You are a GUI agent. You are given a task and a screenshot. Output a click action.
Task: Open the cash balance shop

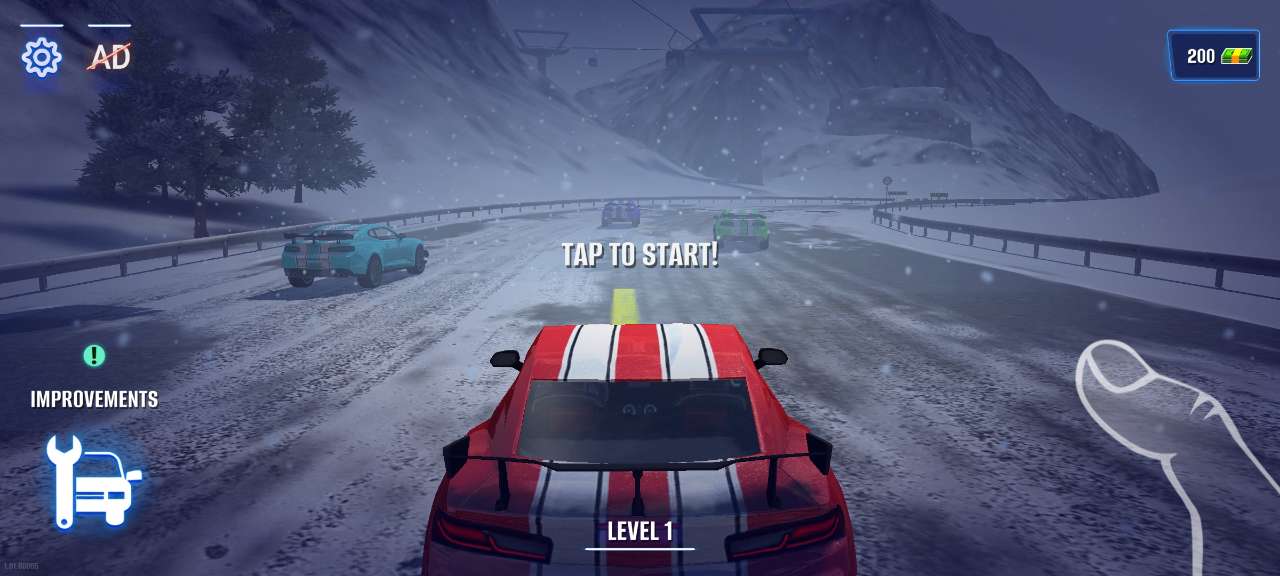[1213, 56]
